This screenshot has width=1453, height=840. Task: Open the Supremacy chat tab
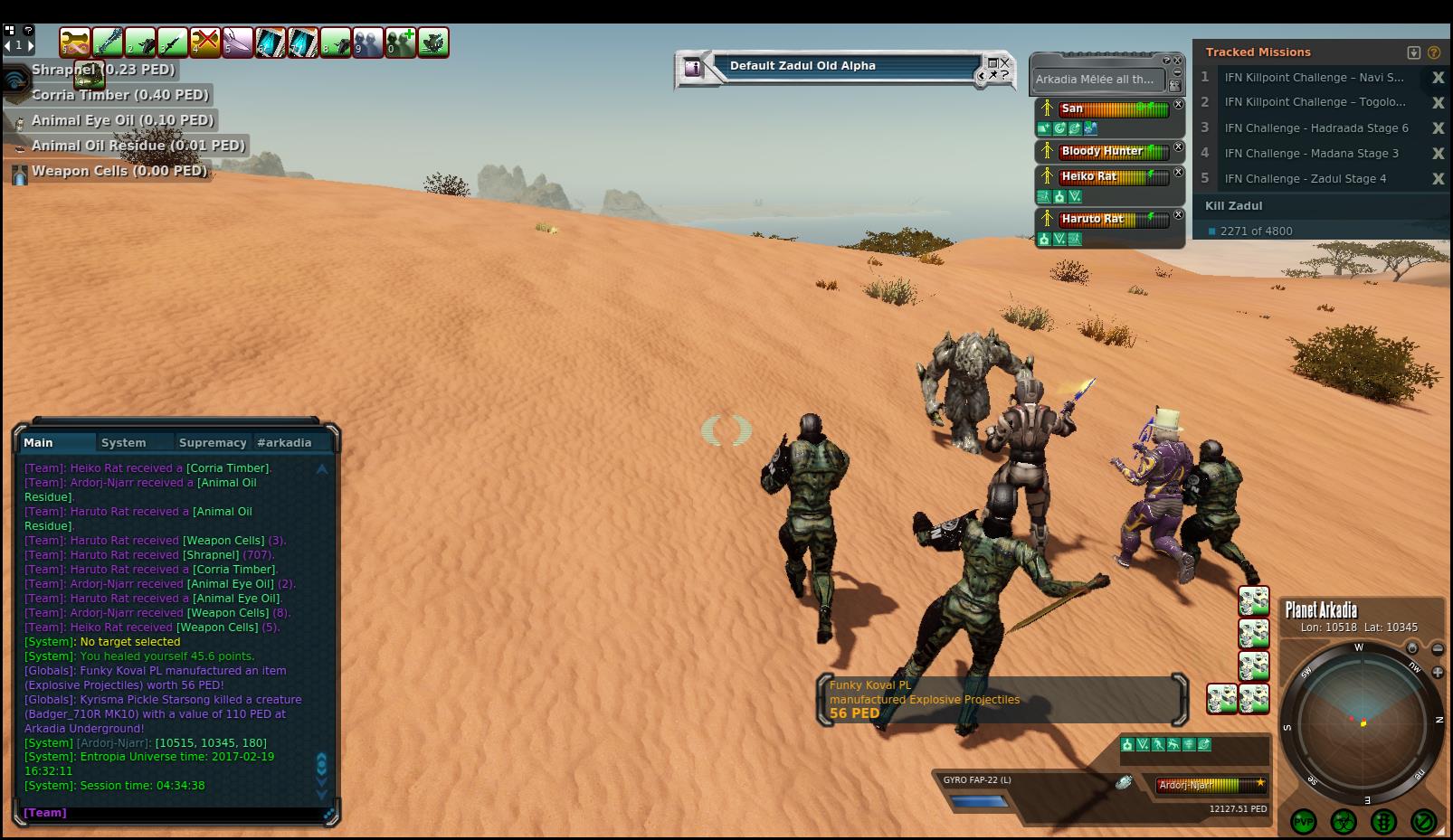point(213,442)
